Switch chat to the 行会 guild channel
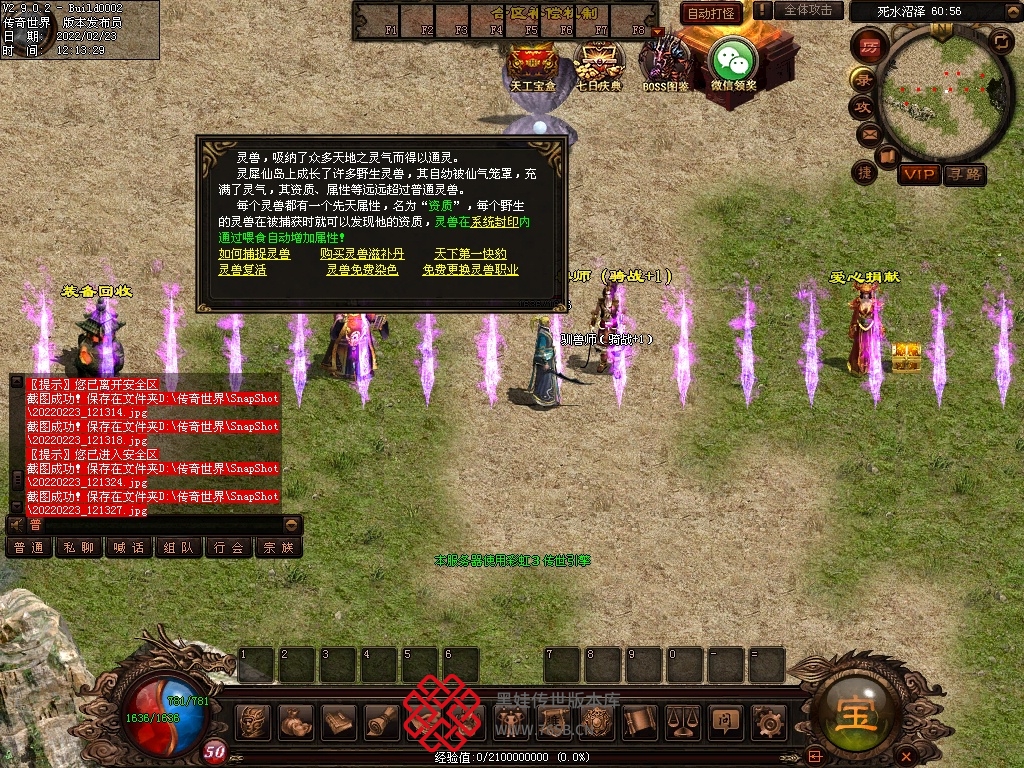Viewport: 1024px width, 768px height. tap(229, 547)
